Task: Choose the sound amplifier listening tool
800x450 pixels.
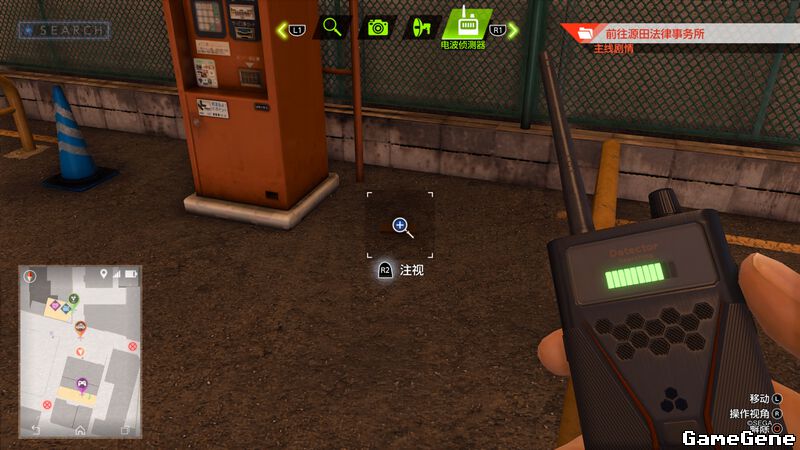Action: point(421,27)
